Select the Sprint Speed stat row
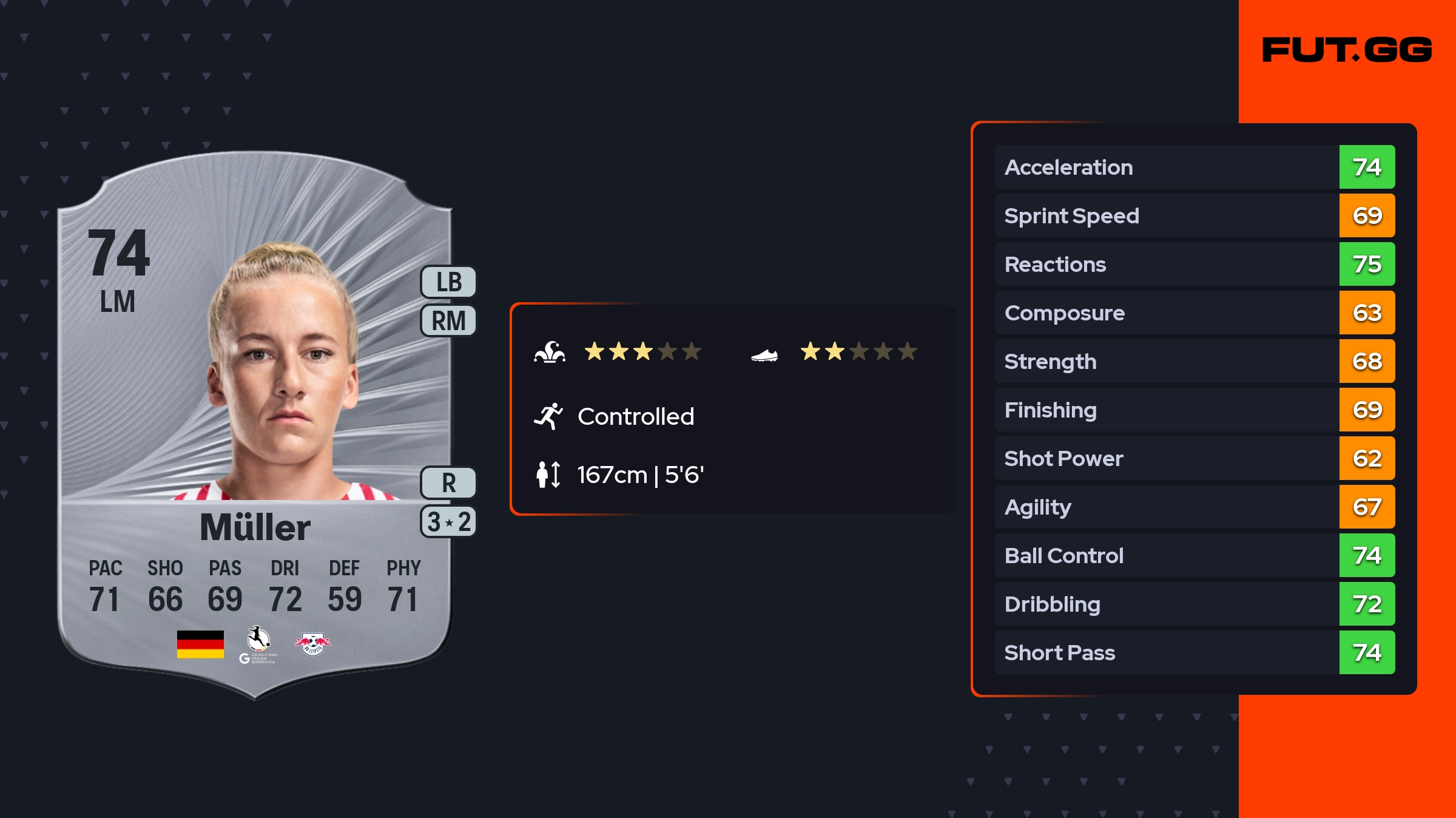1456x818 pixels. pyautogui.click(x=1194, y=215)
